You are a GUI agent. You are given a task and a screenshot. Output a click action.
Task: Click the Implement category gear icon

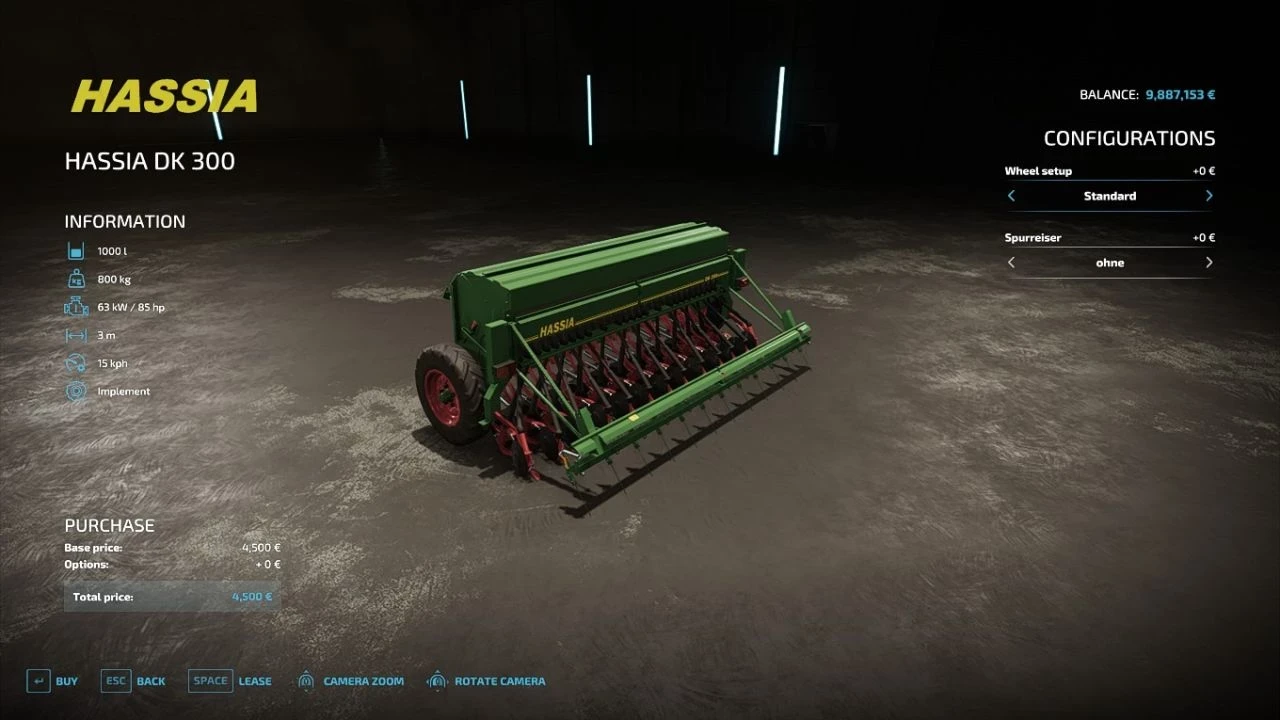75,391
